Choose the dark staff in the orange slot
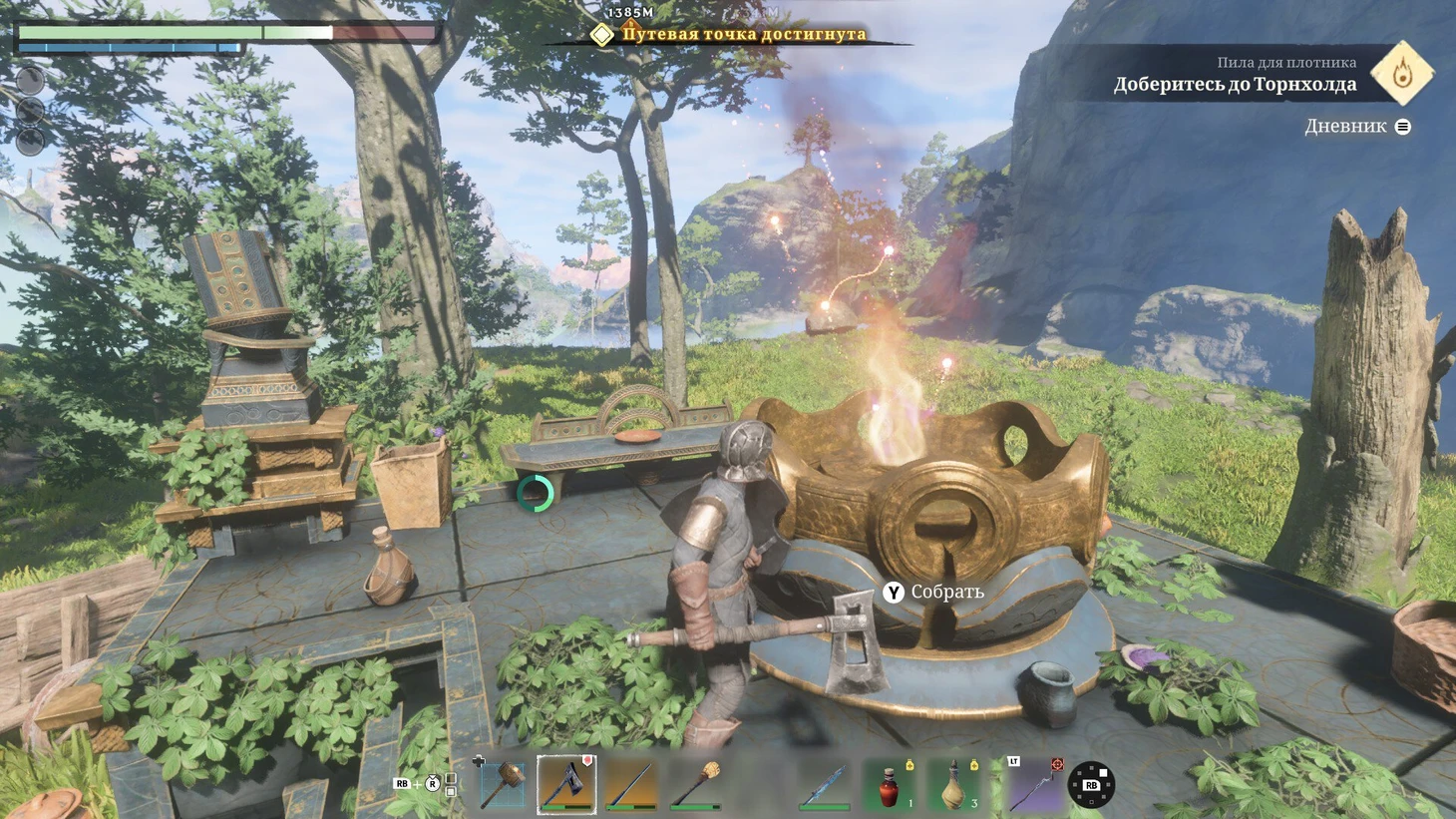The width and height of the screenshot is (1456, 819). pyautogui.click(x=631, y=784)
